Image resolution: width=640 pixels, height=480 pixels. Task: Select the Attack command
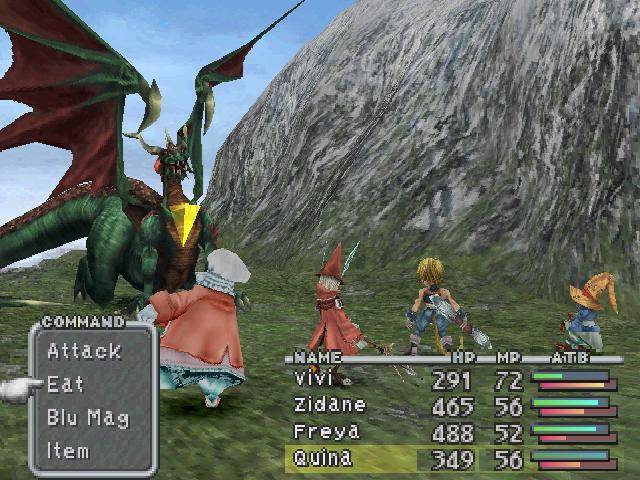[84, 351]
